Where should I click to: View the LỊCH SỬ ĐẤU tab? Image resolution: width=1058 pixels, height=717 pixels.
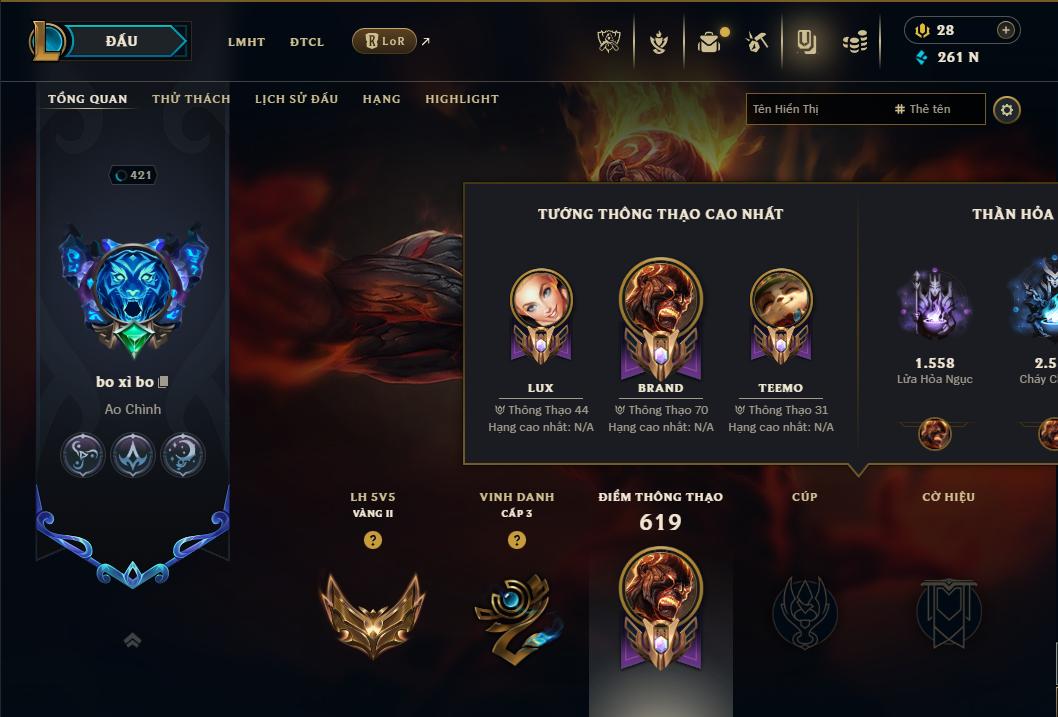click(x=296, y=99)
